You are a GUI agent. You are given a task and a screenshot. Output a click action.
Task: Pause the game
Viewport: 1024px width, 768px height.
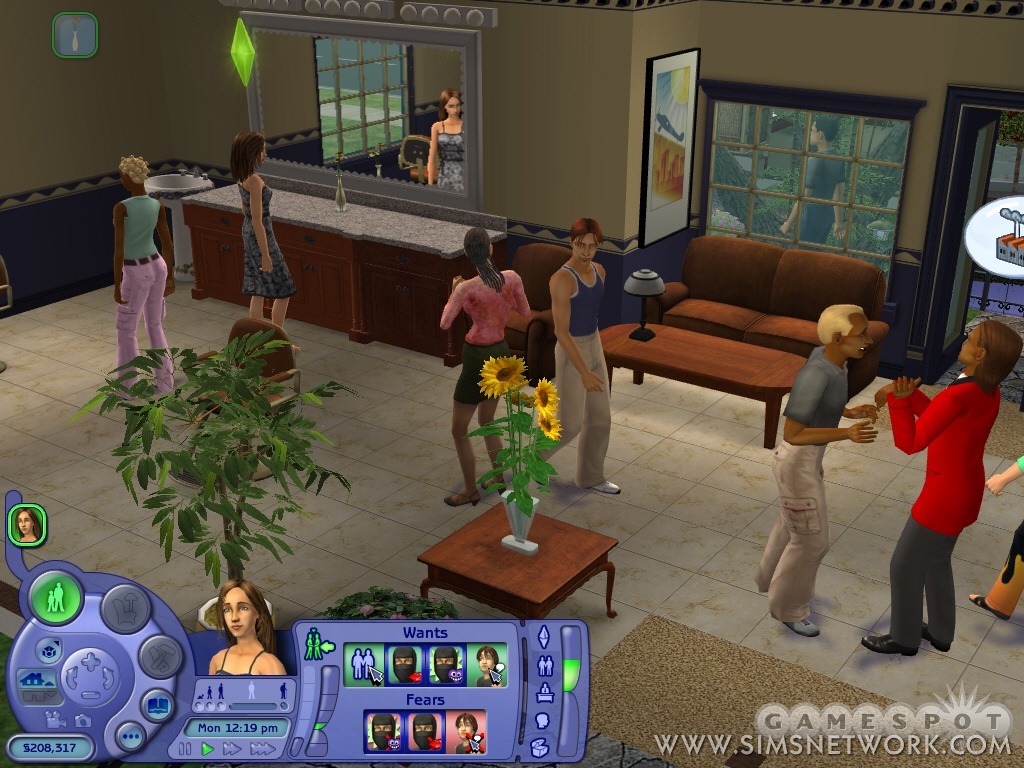tap(185, 748)
